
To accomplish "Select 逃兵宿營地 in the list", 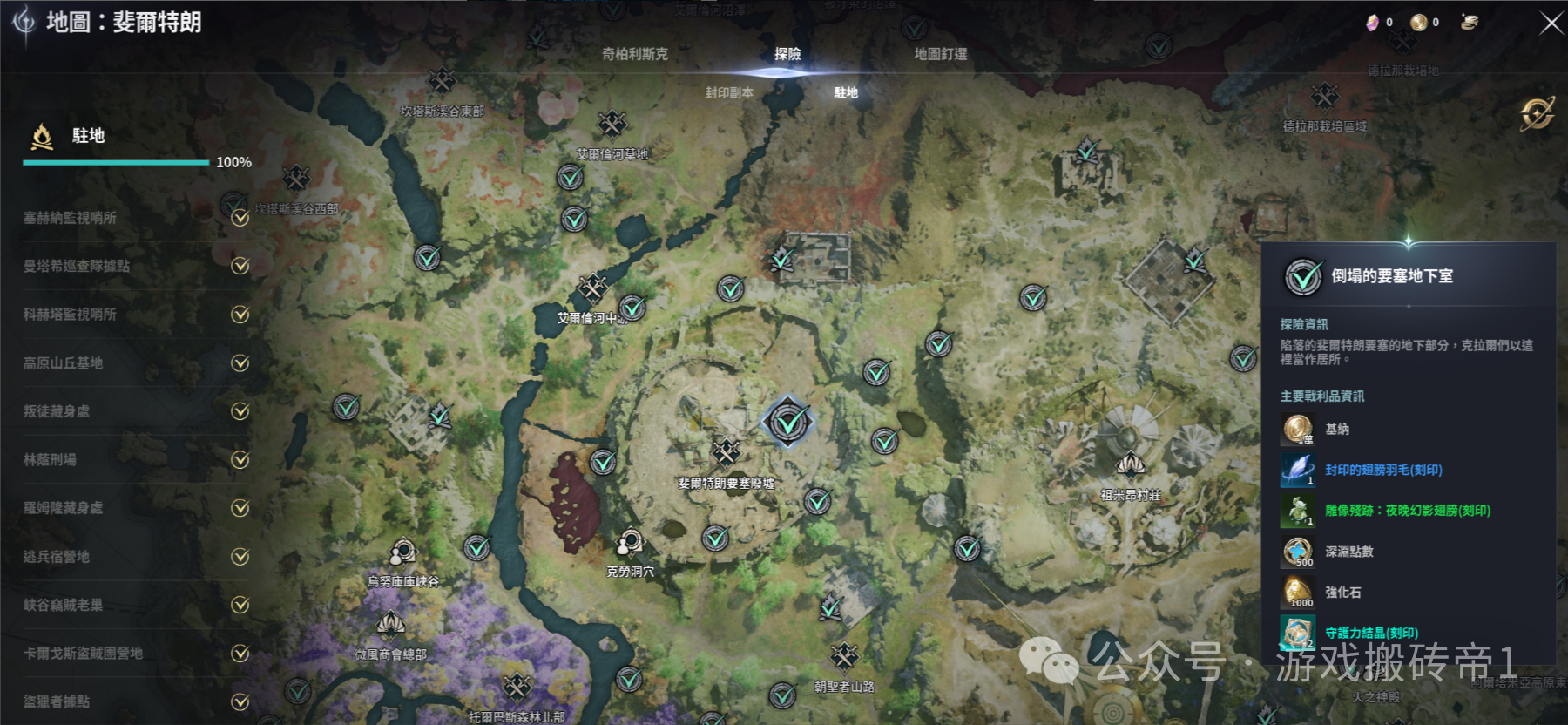I will coord(57,556).
